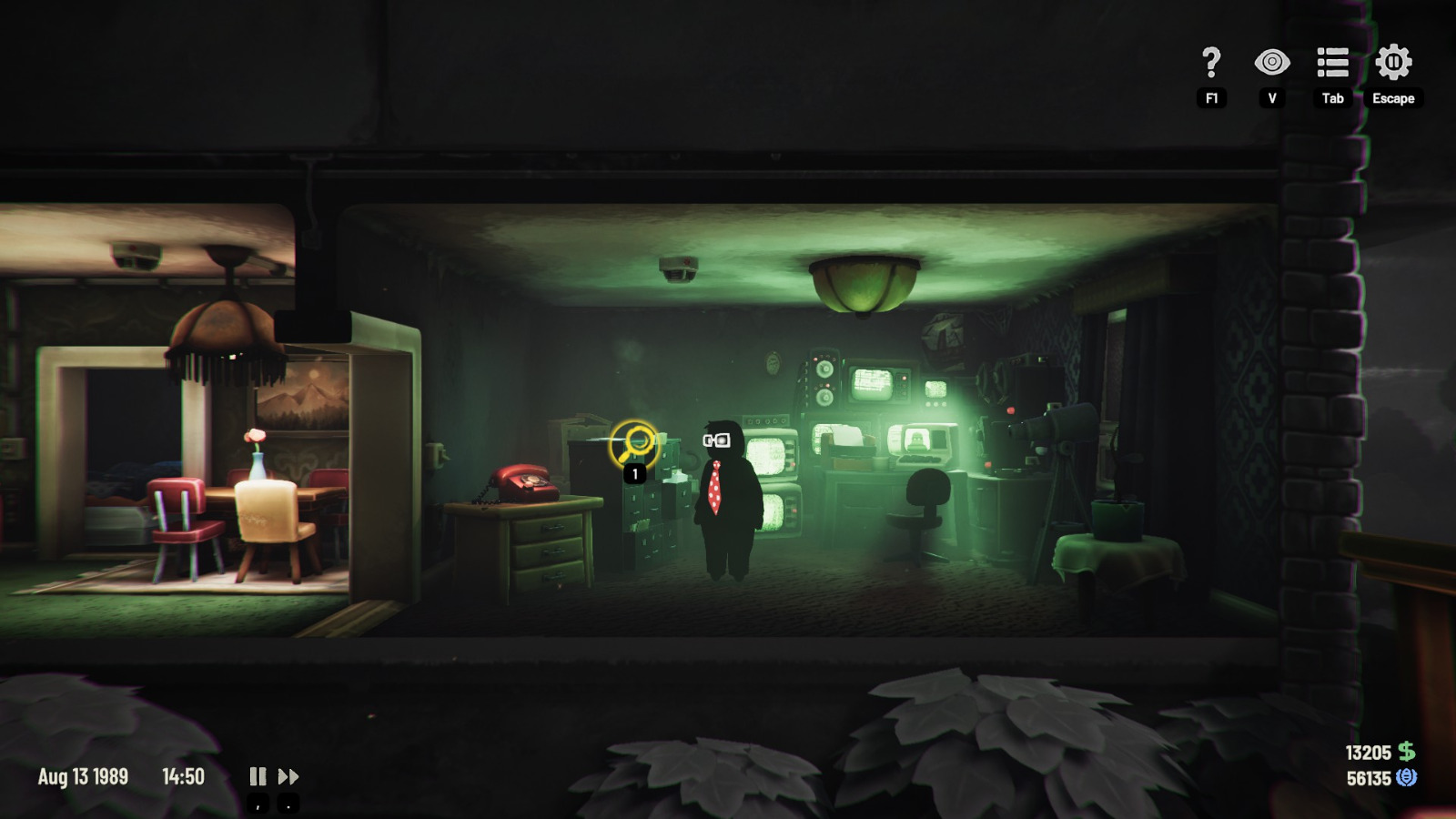Open the pause settings gear menu
Image resolution: width=1456 pixels, height=819 pixels.
click(x=1391, y=62)
